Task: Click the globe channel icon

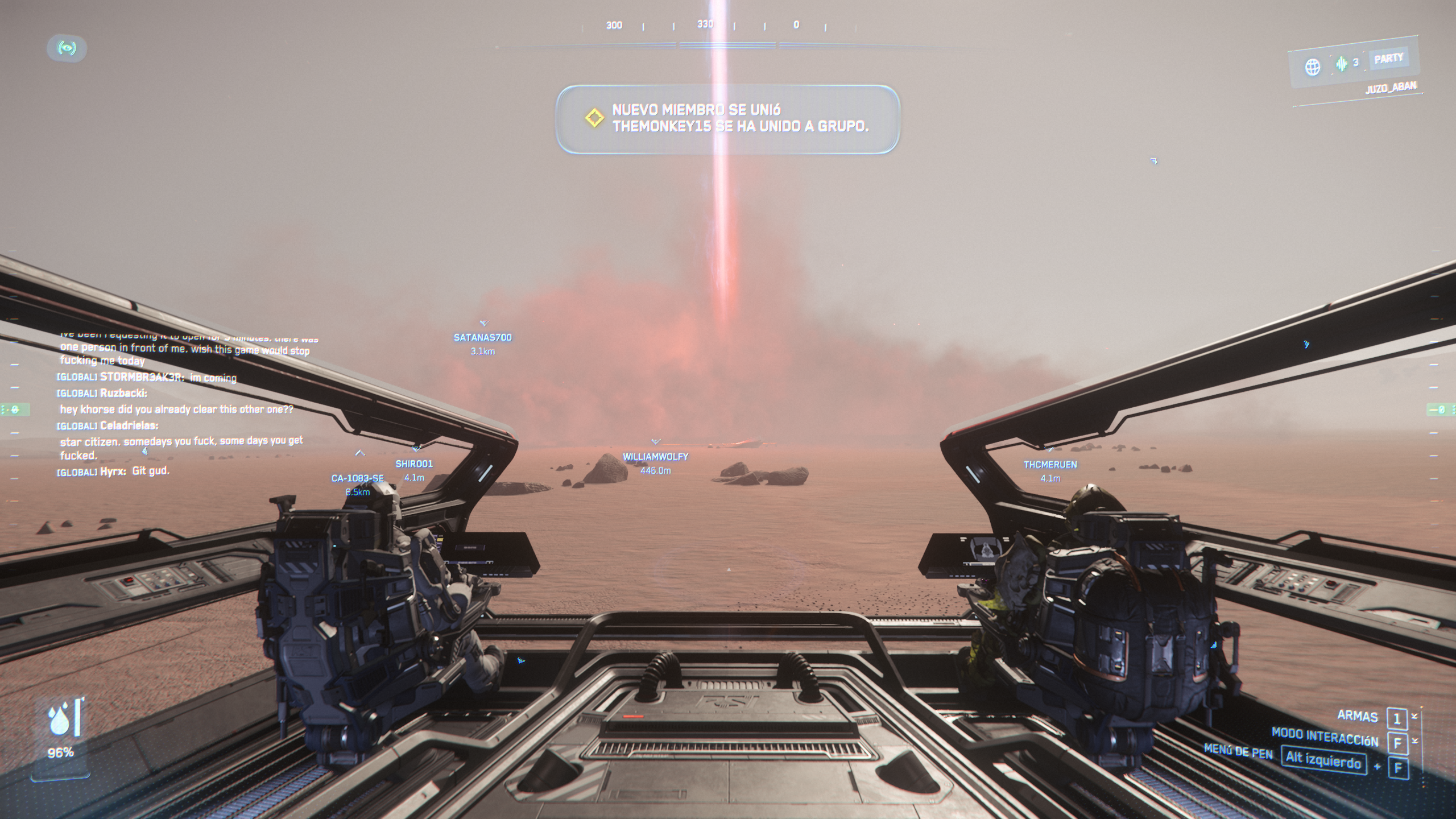Action: click(1312, 67)
